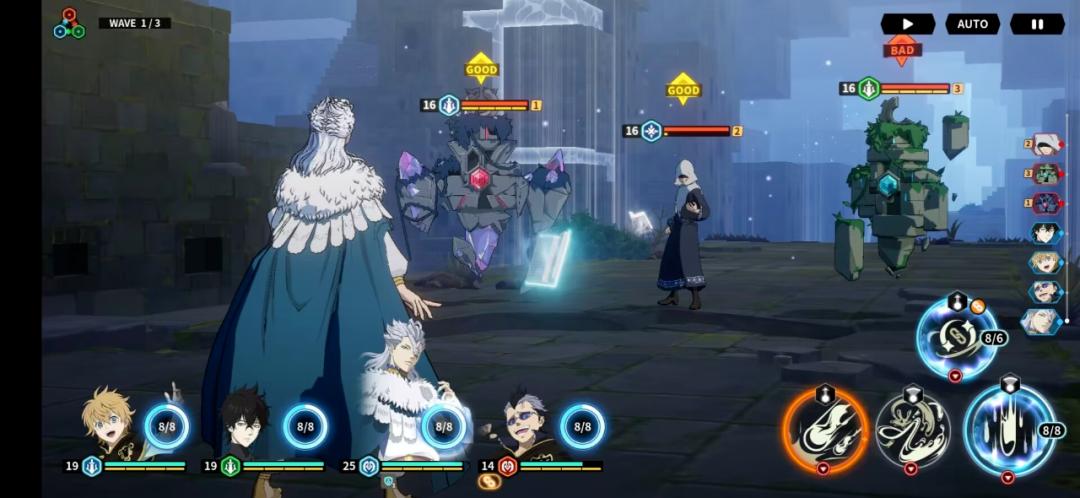Check the bottom white-haired portrait in turn order
The image size is (1080, 498).
coord(1044,321)
